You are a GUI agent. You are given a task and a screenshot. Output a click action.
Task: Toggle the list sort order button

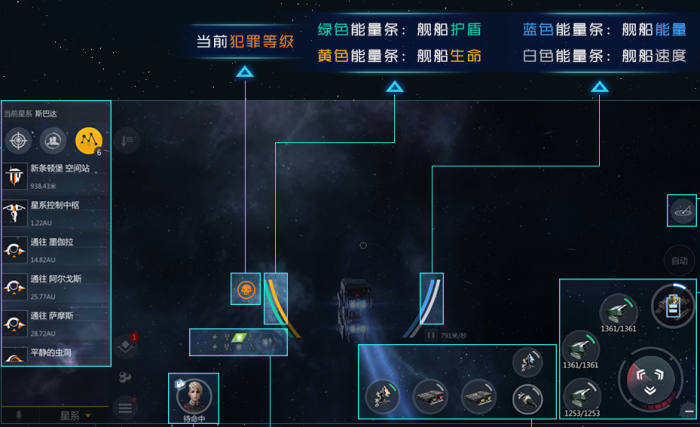coord(126,141)
